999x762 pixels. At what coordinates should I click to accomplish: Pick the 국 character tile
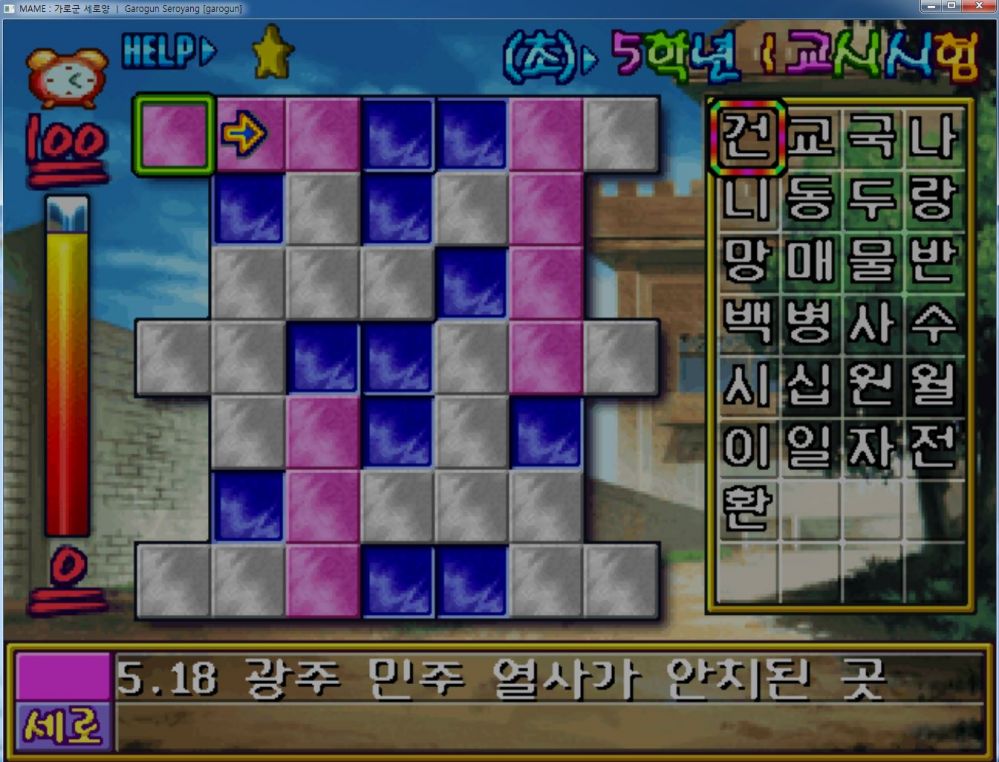872,138
